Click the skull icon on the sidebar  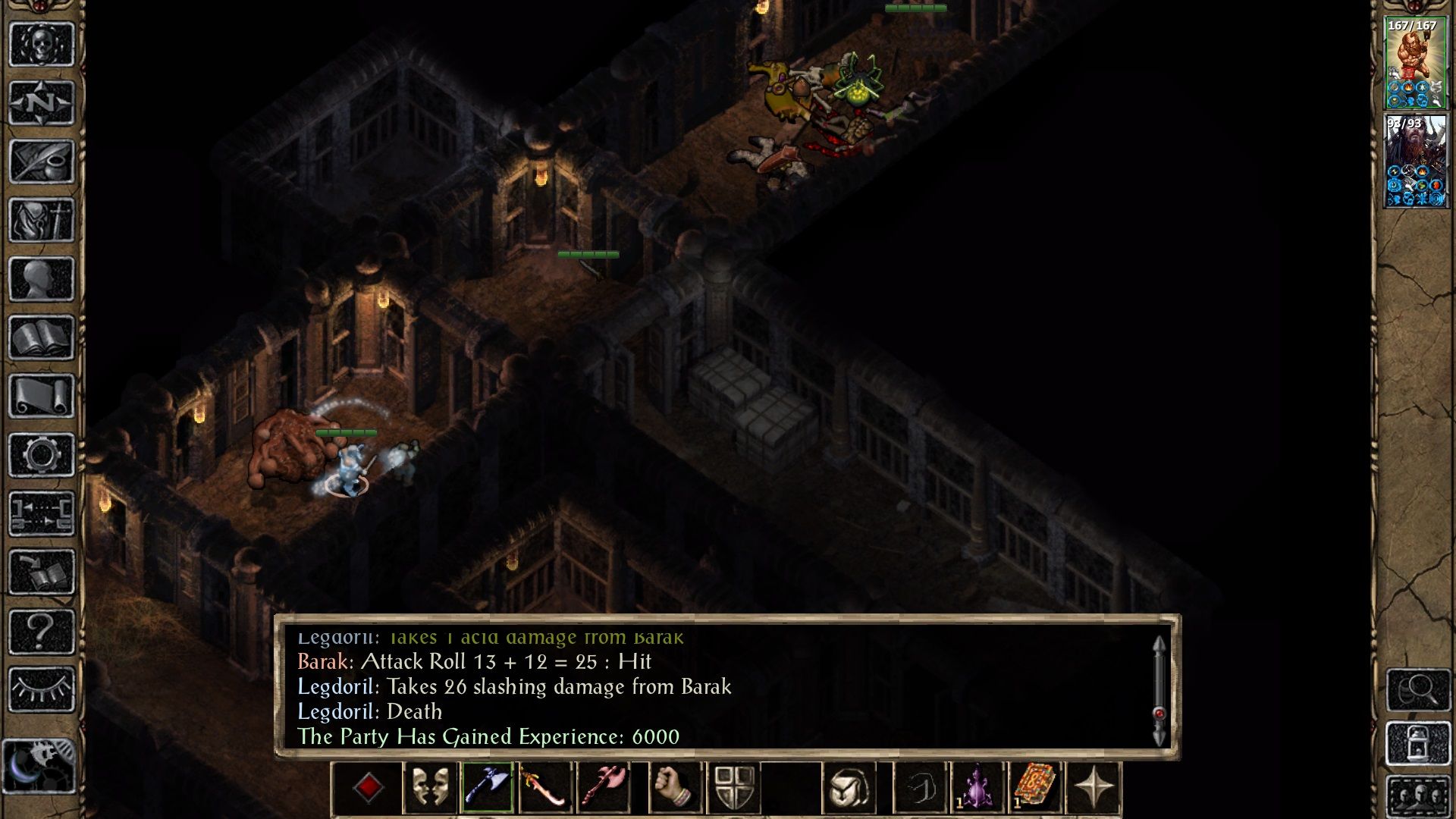(42, 44)
